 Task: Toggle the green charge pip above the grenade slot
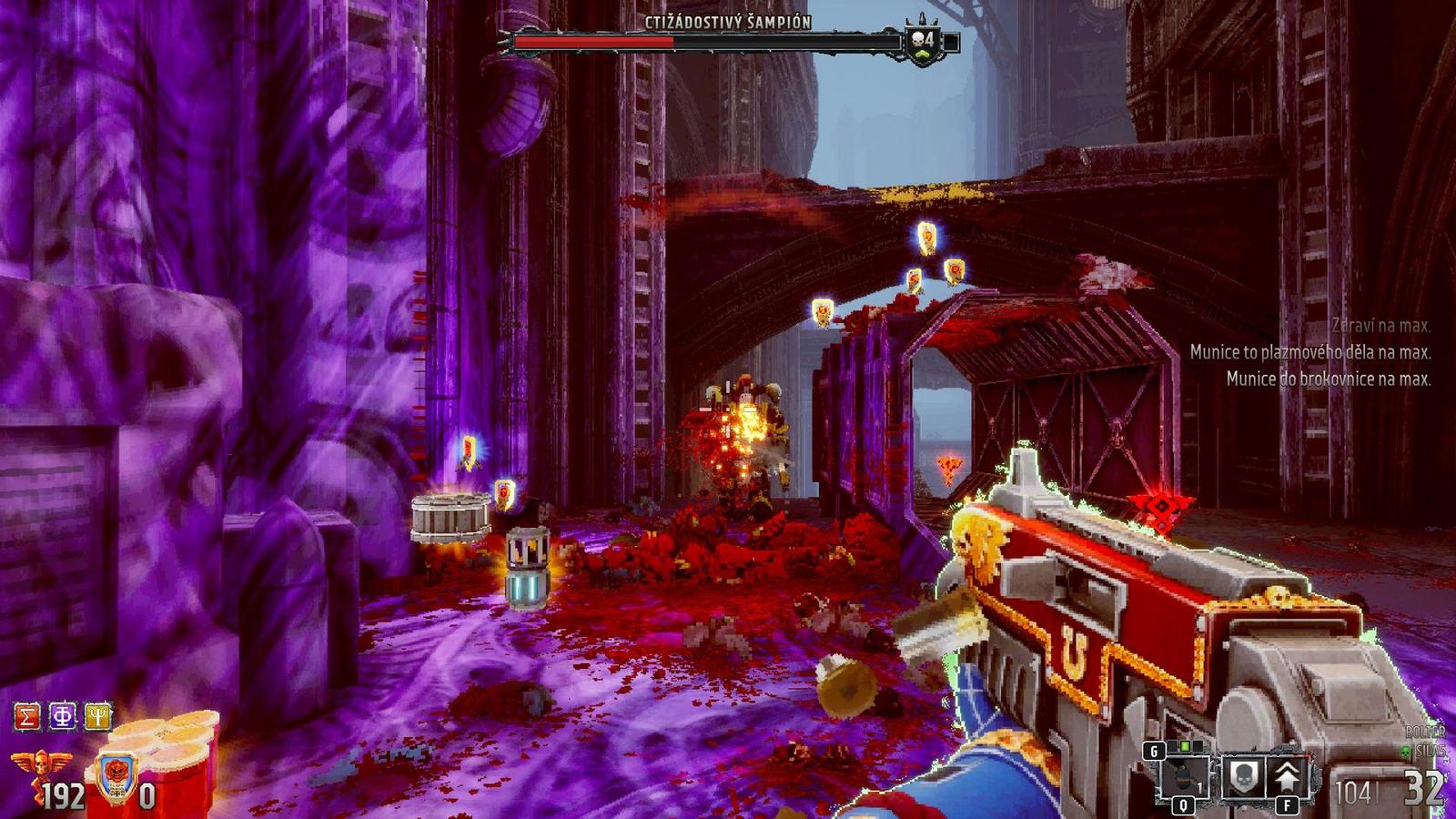click(1184, 746)
